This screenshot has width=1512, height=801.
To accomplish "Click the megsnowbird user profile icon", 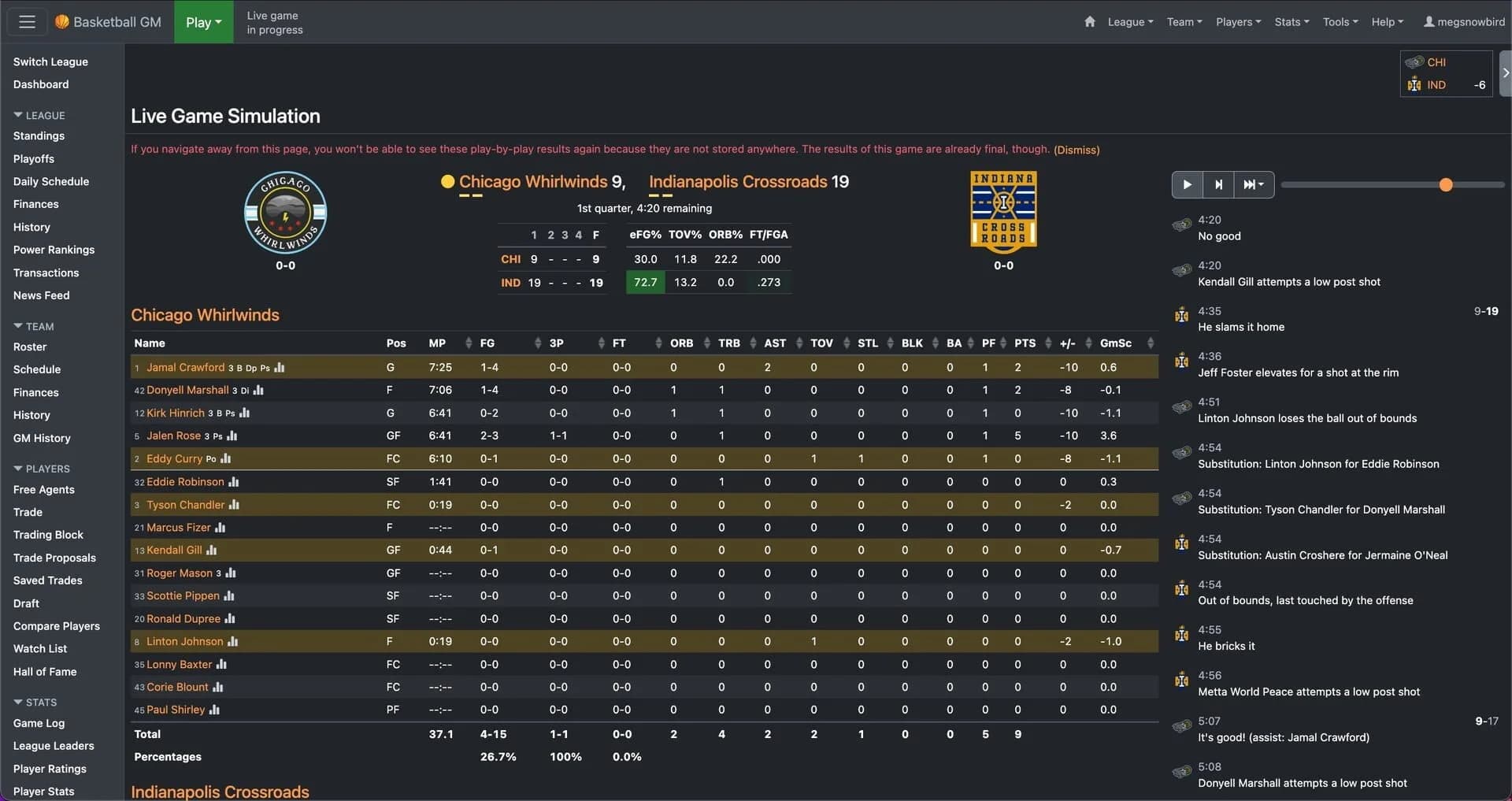I will pos(1432,21).
